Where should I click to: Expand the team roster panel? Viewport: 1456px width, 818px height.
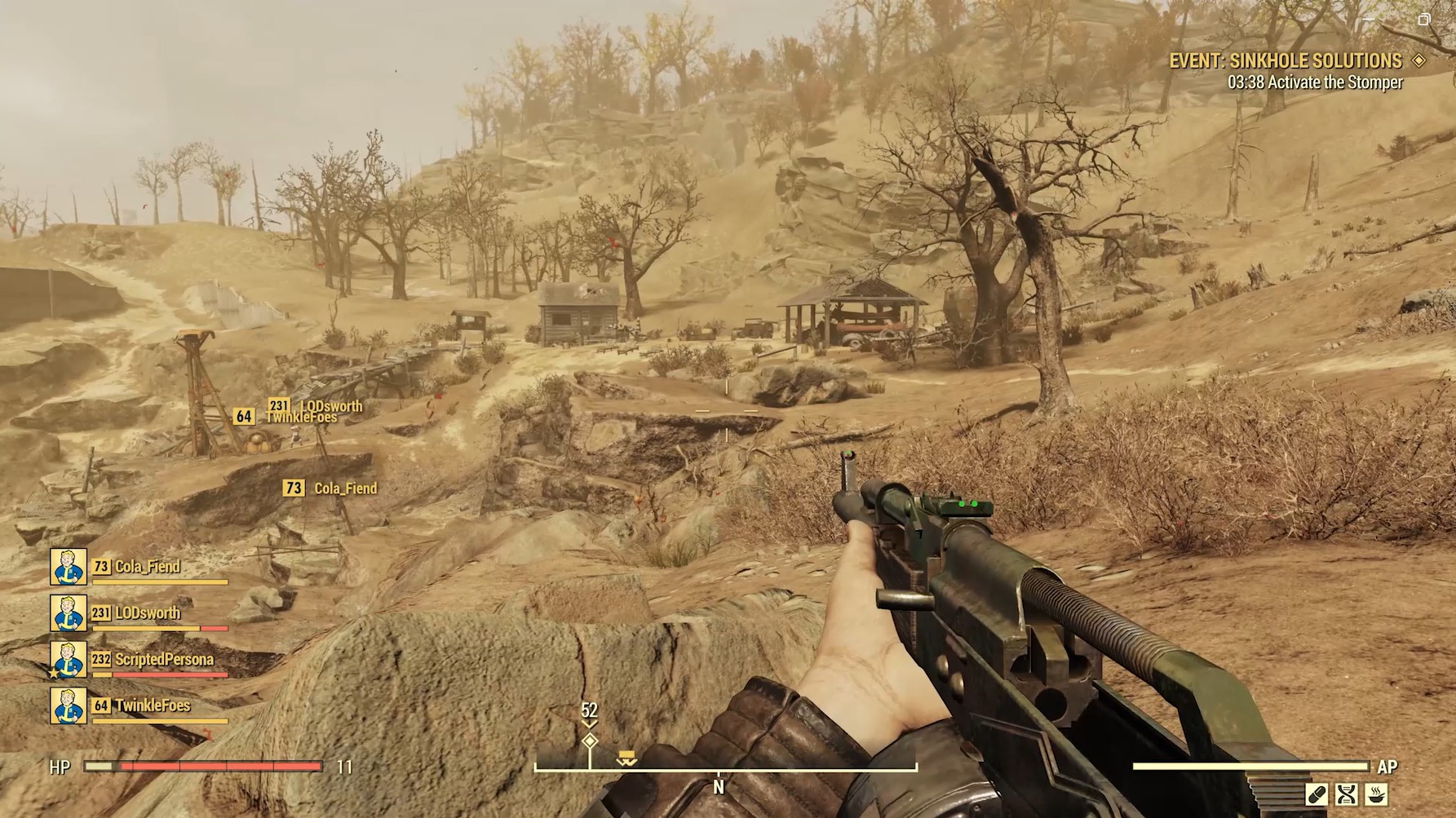click(x=139, y=636)
